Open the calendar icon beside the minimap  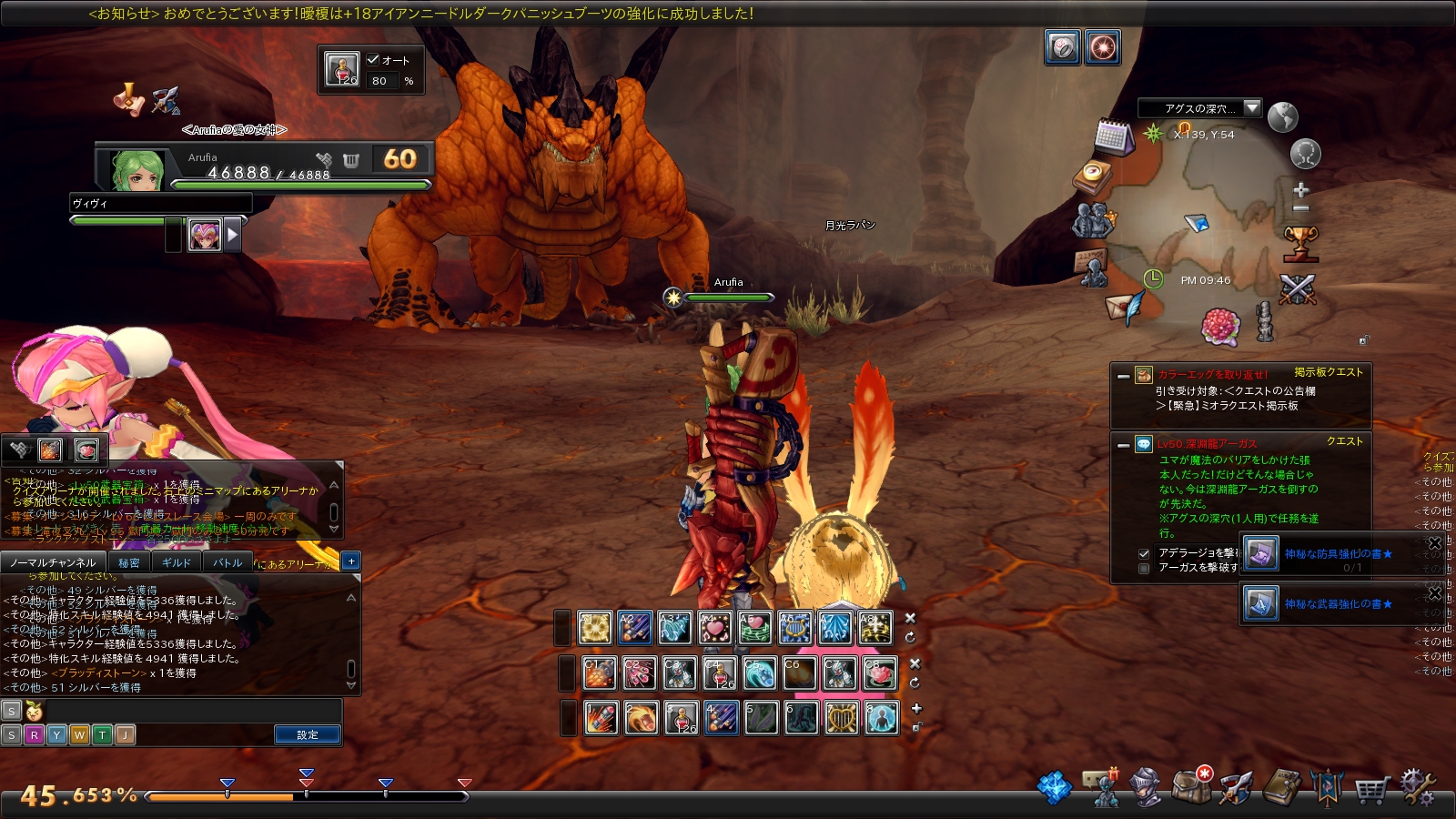click(x=1112, y=136)
